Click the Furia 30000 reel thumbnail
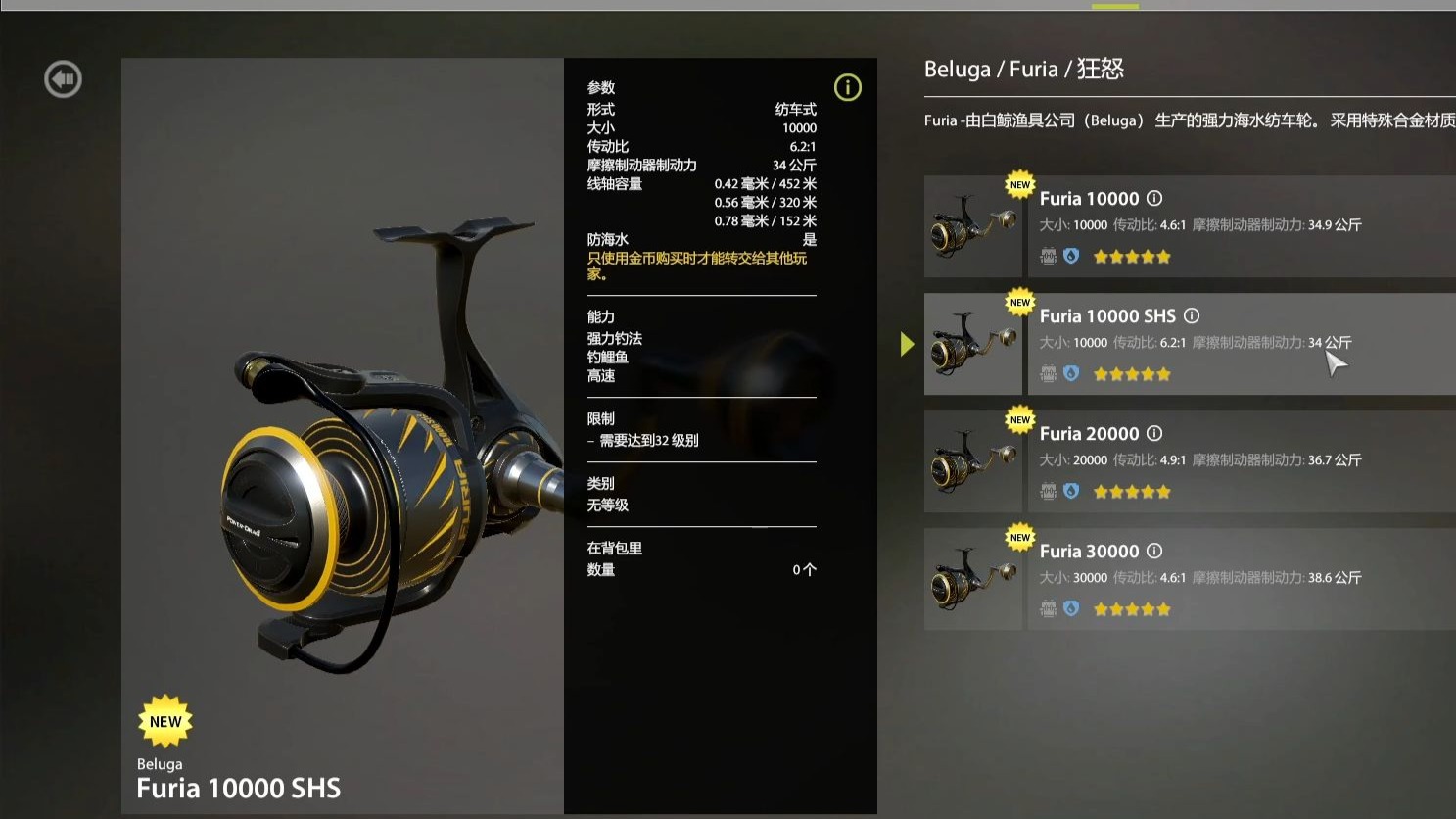 click(973, 580)
